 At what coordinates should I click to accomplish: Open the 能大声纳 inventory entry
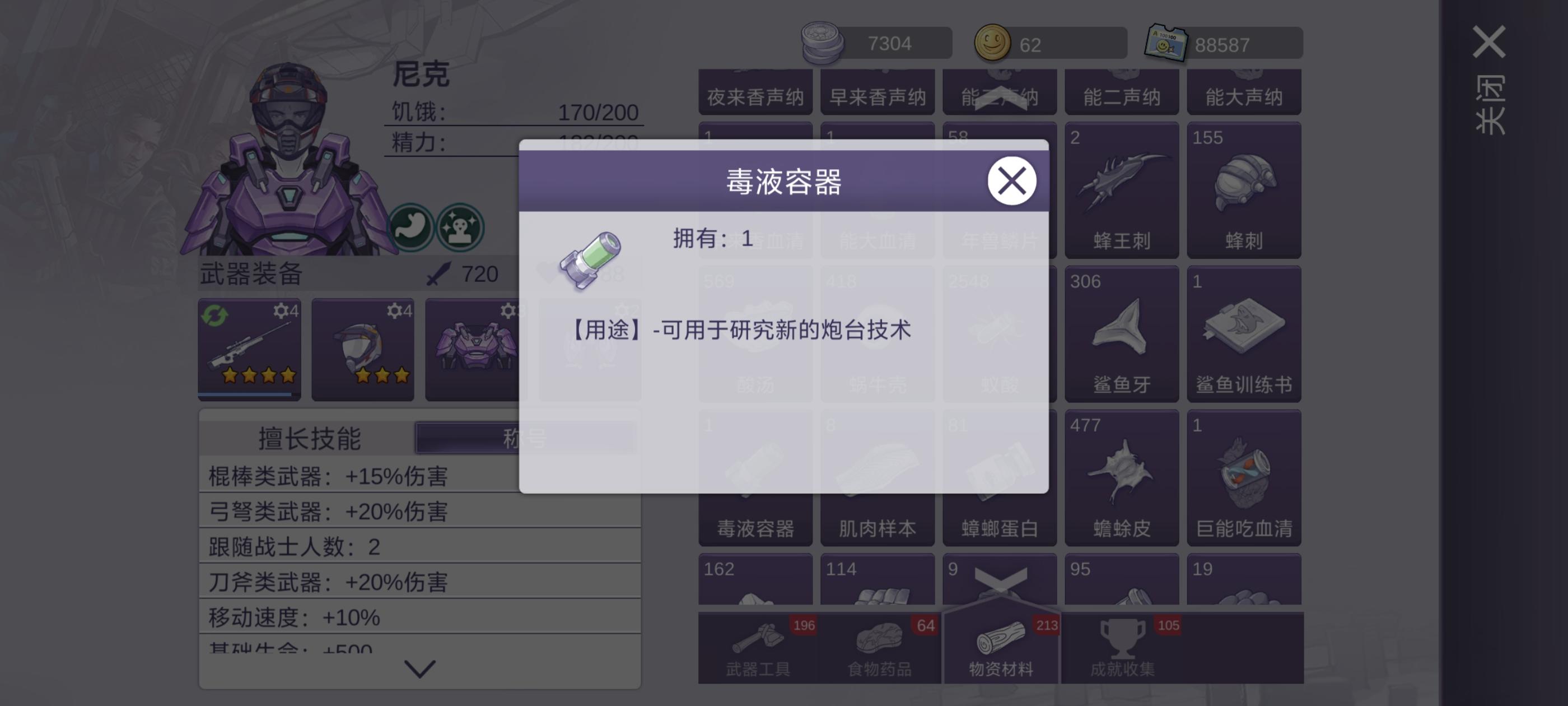pos(1244,91)
